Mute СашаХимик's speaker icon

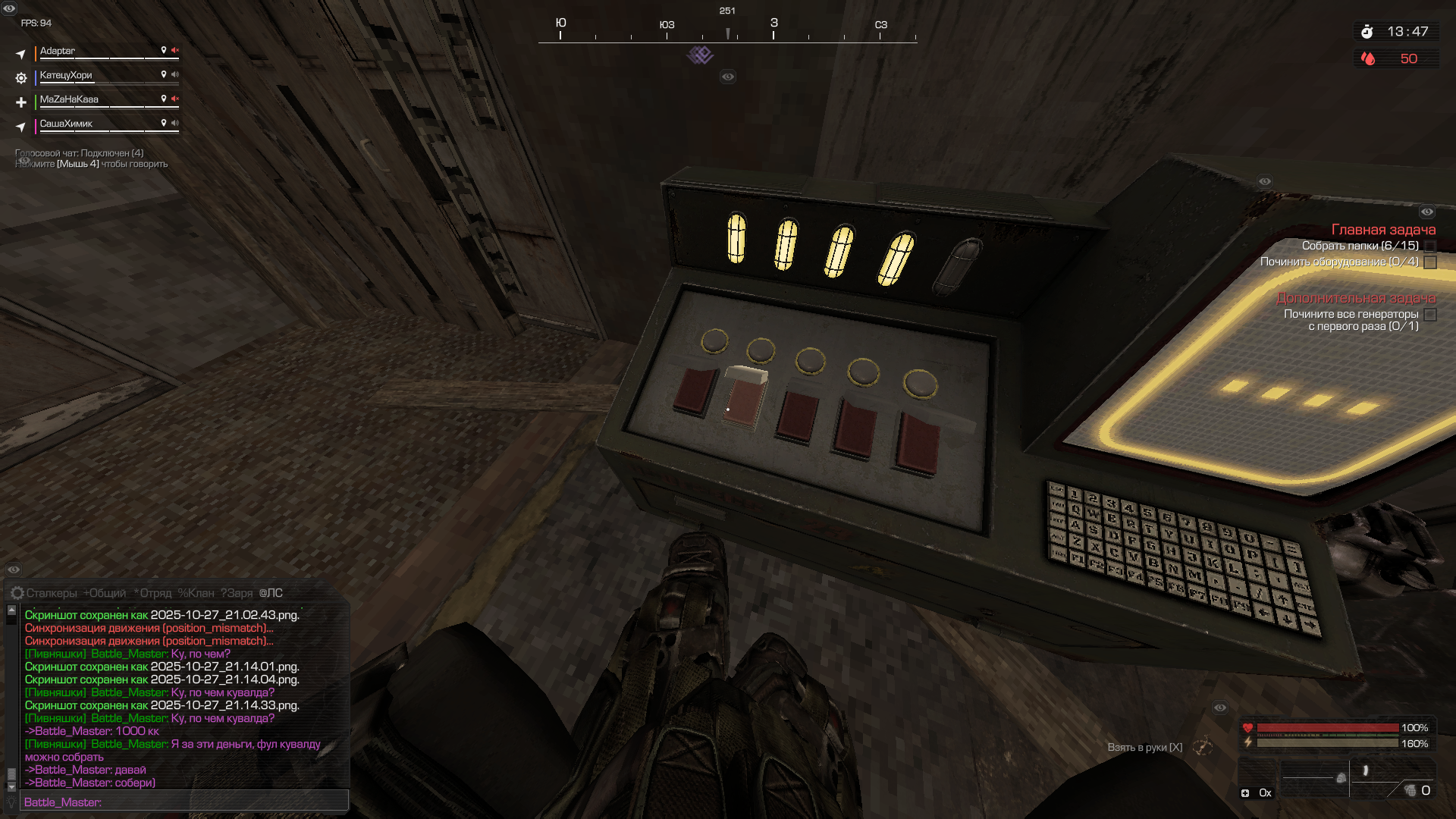[x=175, y=123]
